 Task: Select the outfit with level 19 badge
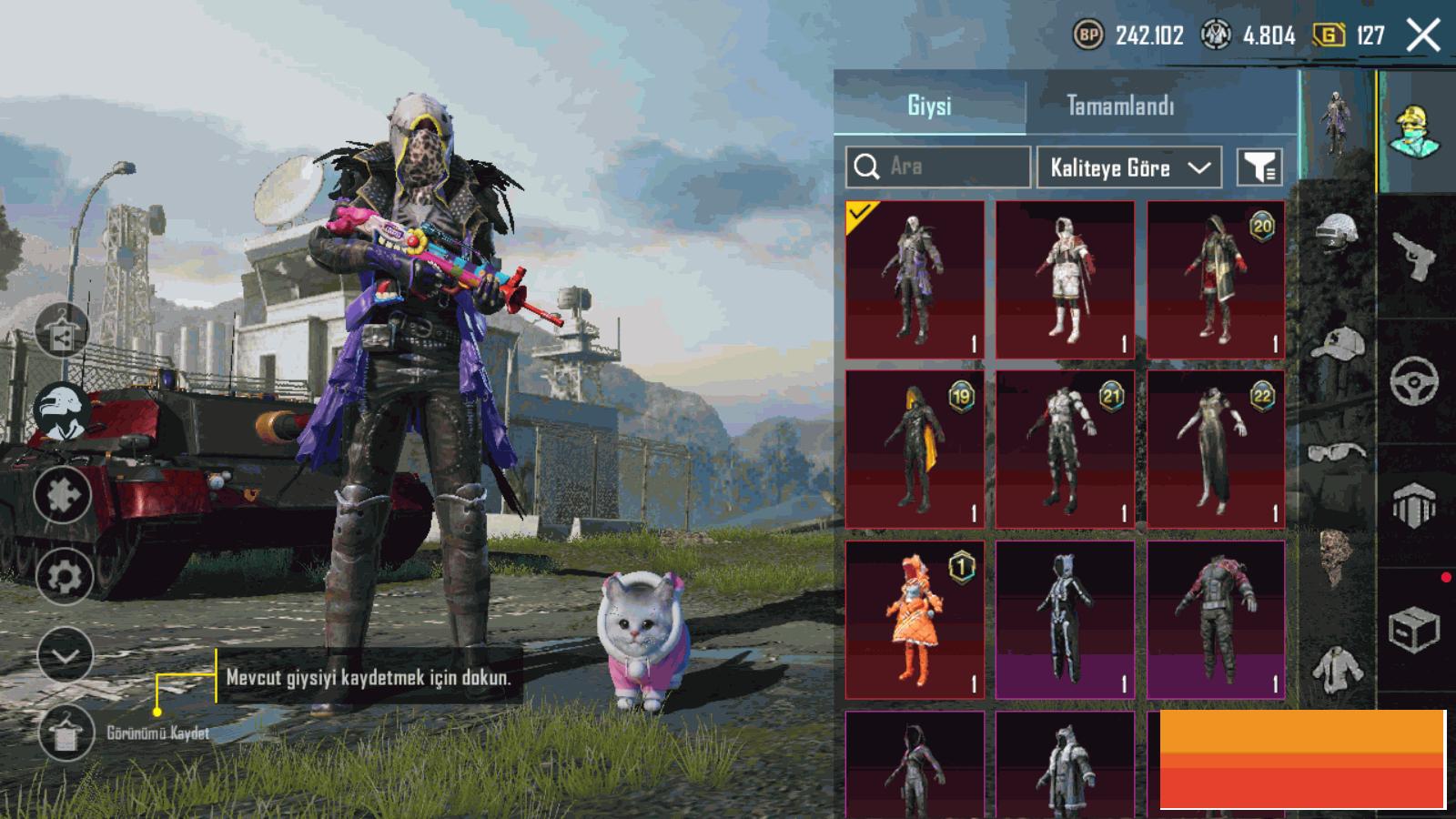(915, 449)
